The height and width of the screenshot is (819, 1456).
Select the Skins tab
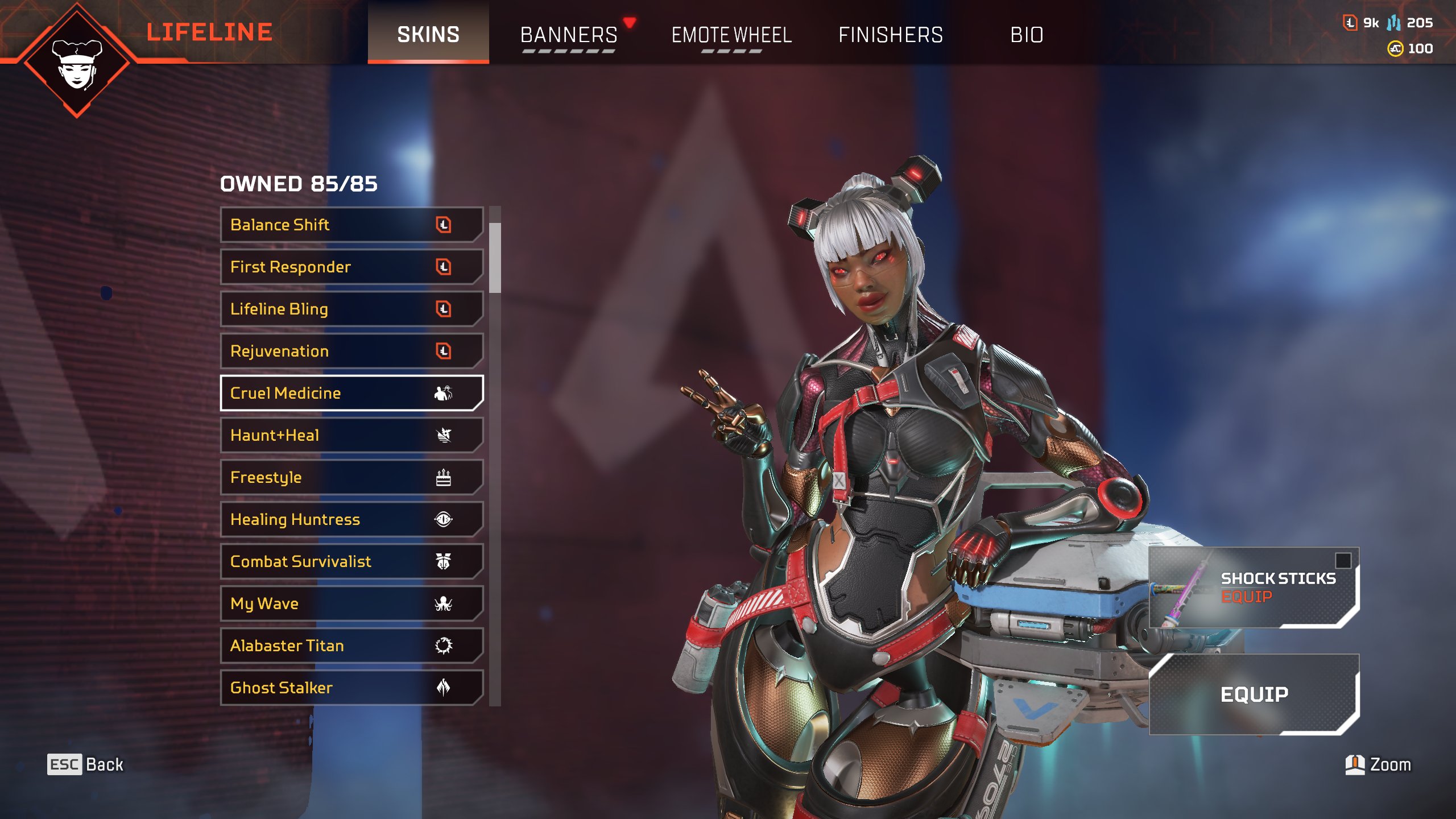click(x=428, y=35)
